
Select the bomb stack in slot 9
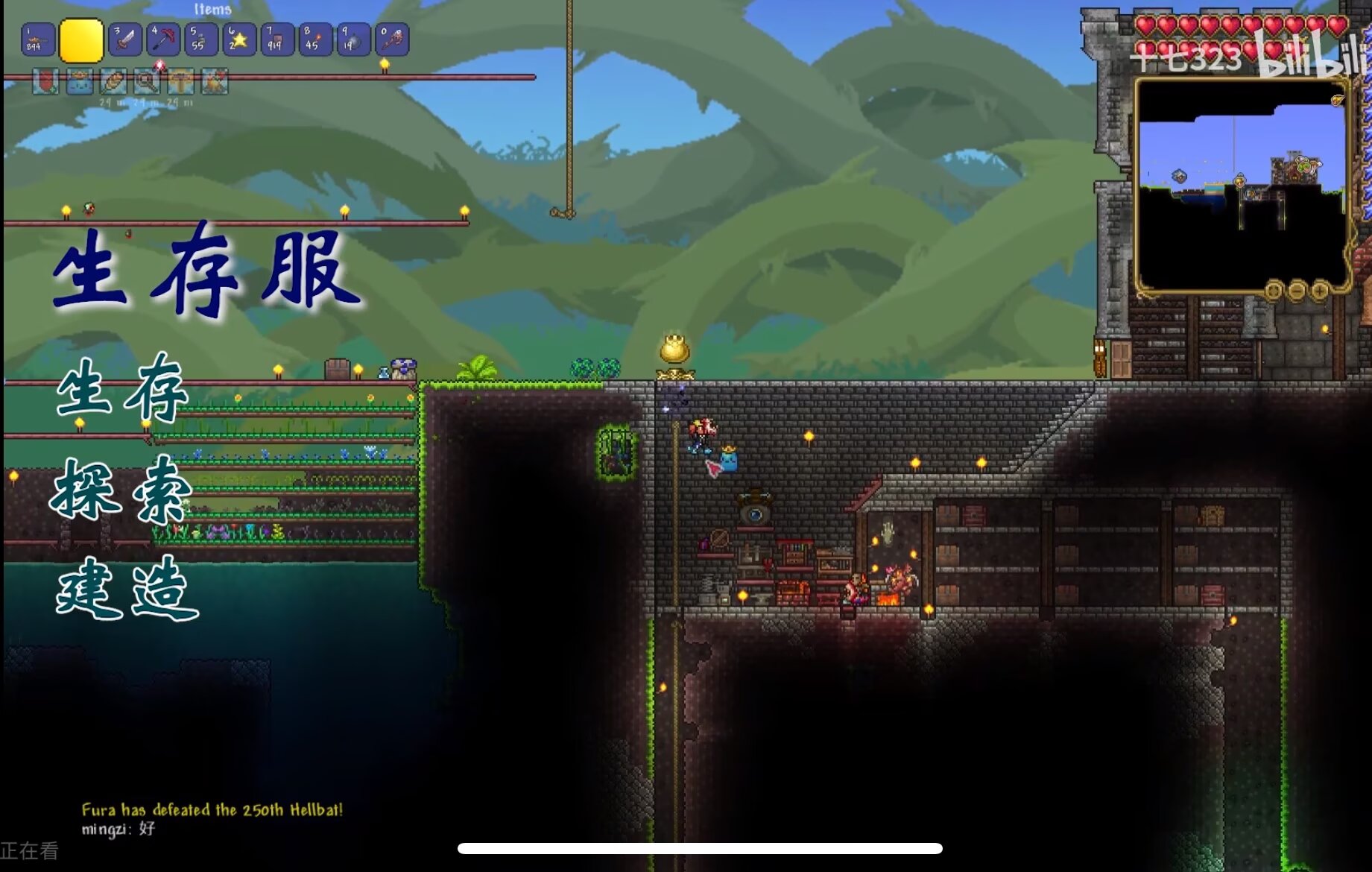353,40
